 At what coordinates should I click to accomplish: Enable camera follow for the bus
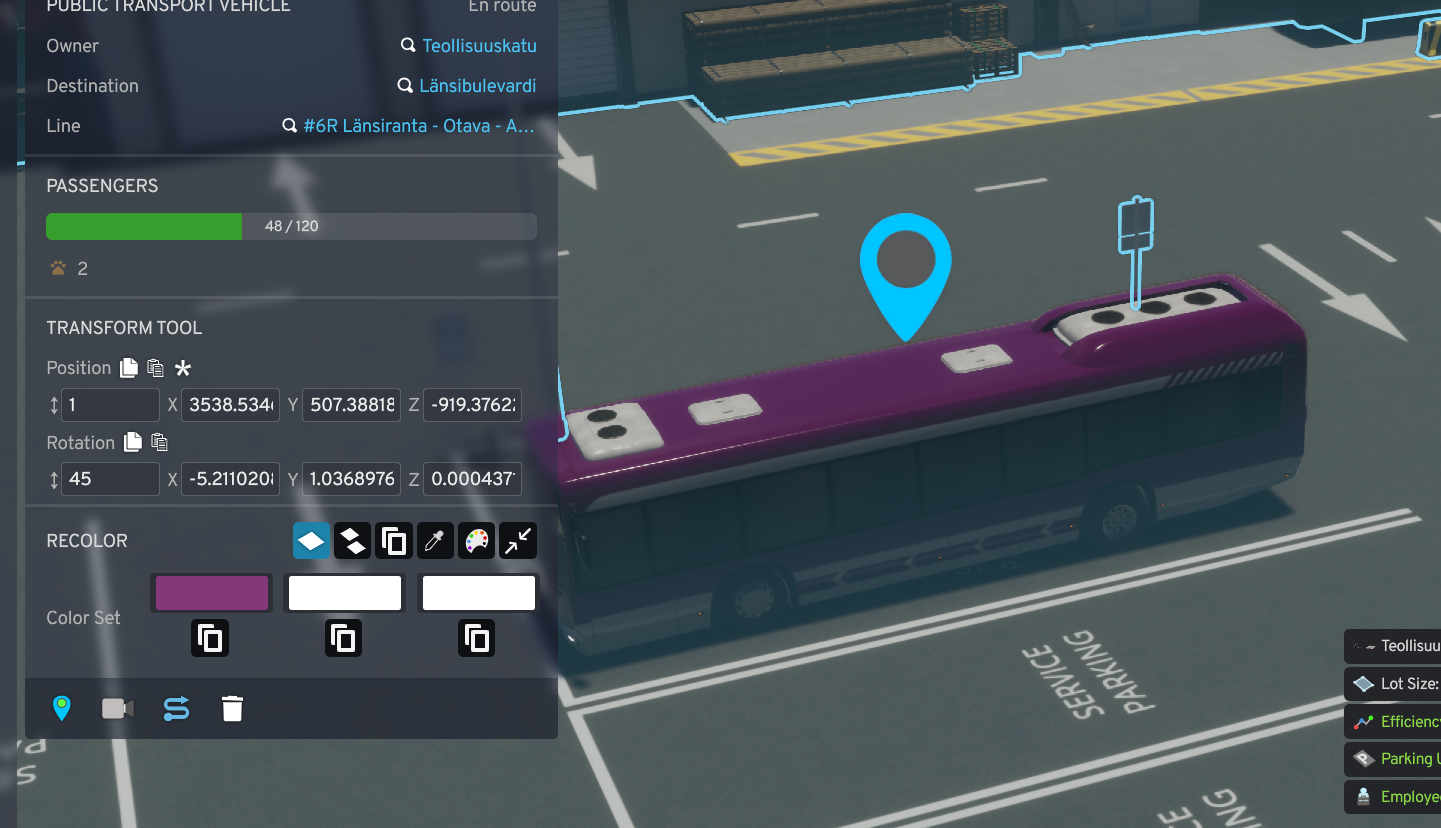point(117,708)
